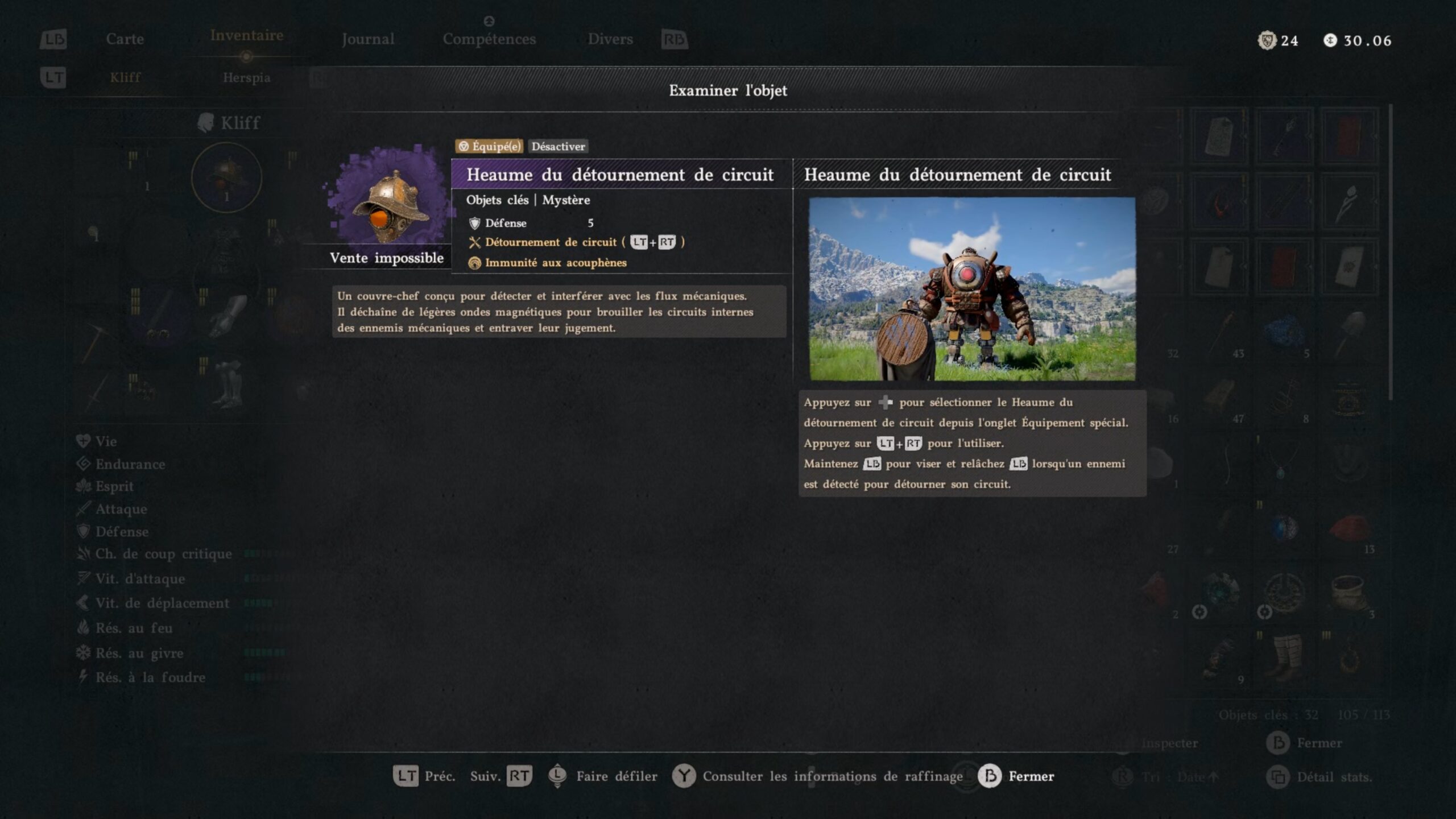
Task: Consult the refinement information
Action: point(818,776)
